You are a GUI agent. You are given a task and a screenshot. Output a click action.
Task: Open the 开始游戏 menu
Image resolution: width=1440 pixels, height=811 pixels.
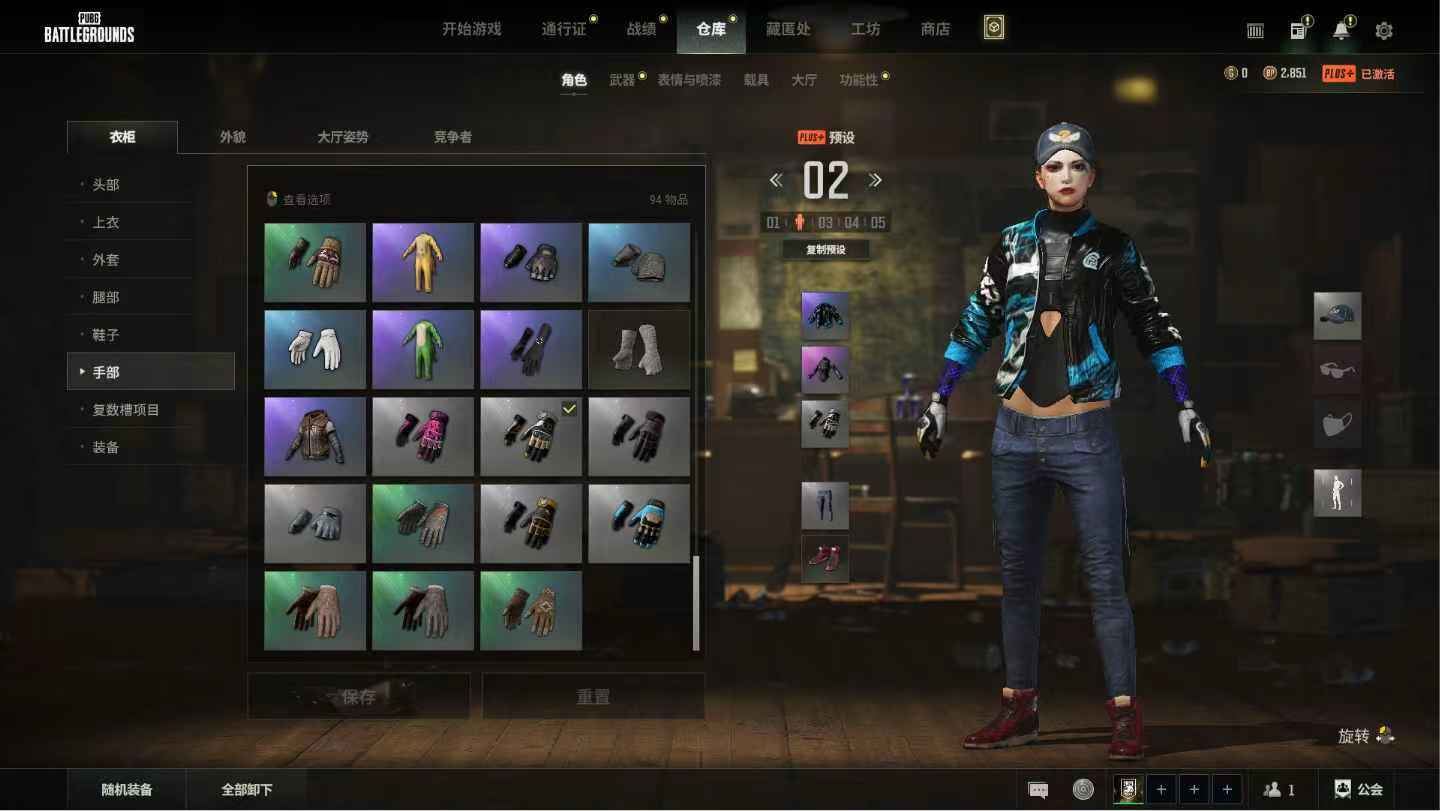pos(471,29)
